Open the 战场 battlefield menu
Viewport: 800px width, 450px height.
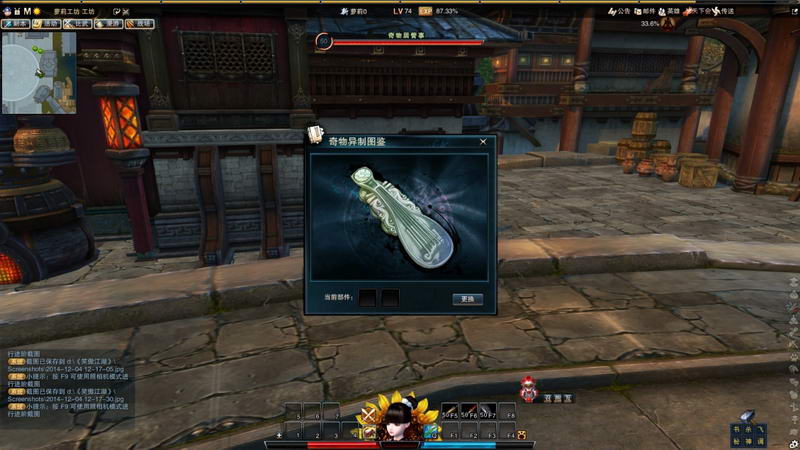(x=142, y=24)
